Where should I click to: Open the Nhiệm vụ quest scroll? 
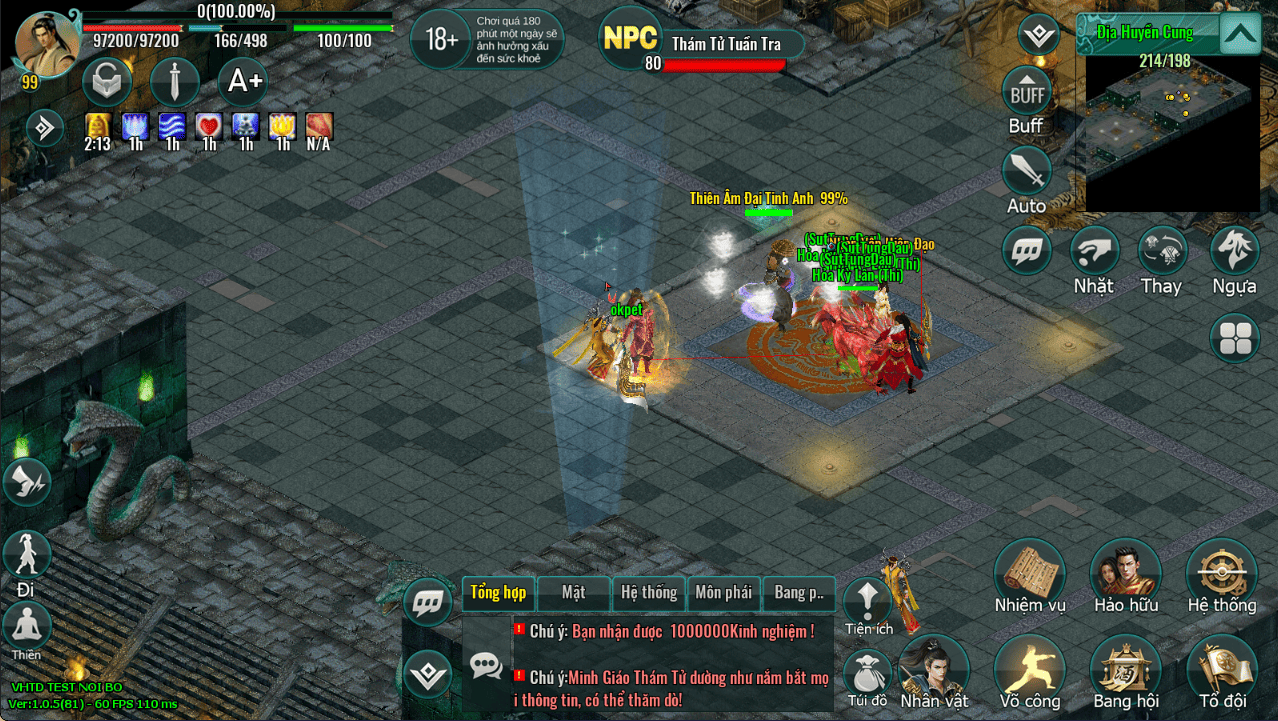pyautogui.click(x=1029, y=573)
